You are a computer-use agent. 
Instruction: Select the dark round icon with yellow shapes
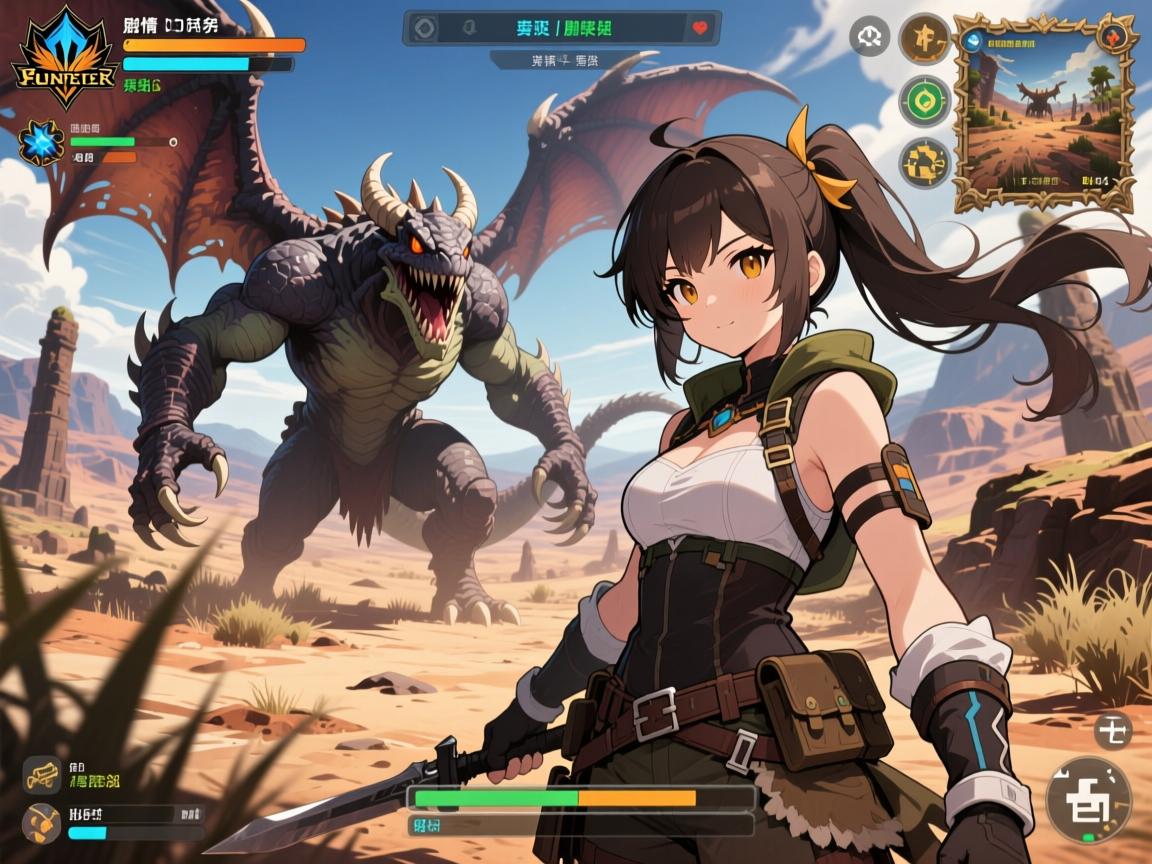click(924, 163)
